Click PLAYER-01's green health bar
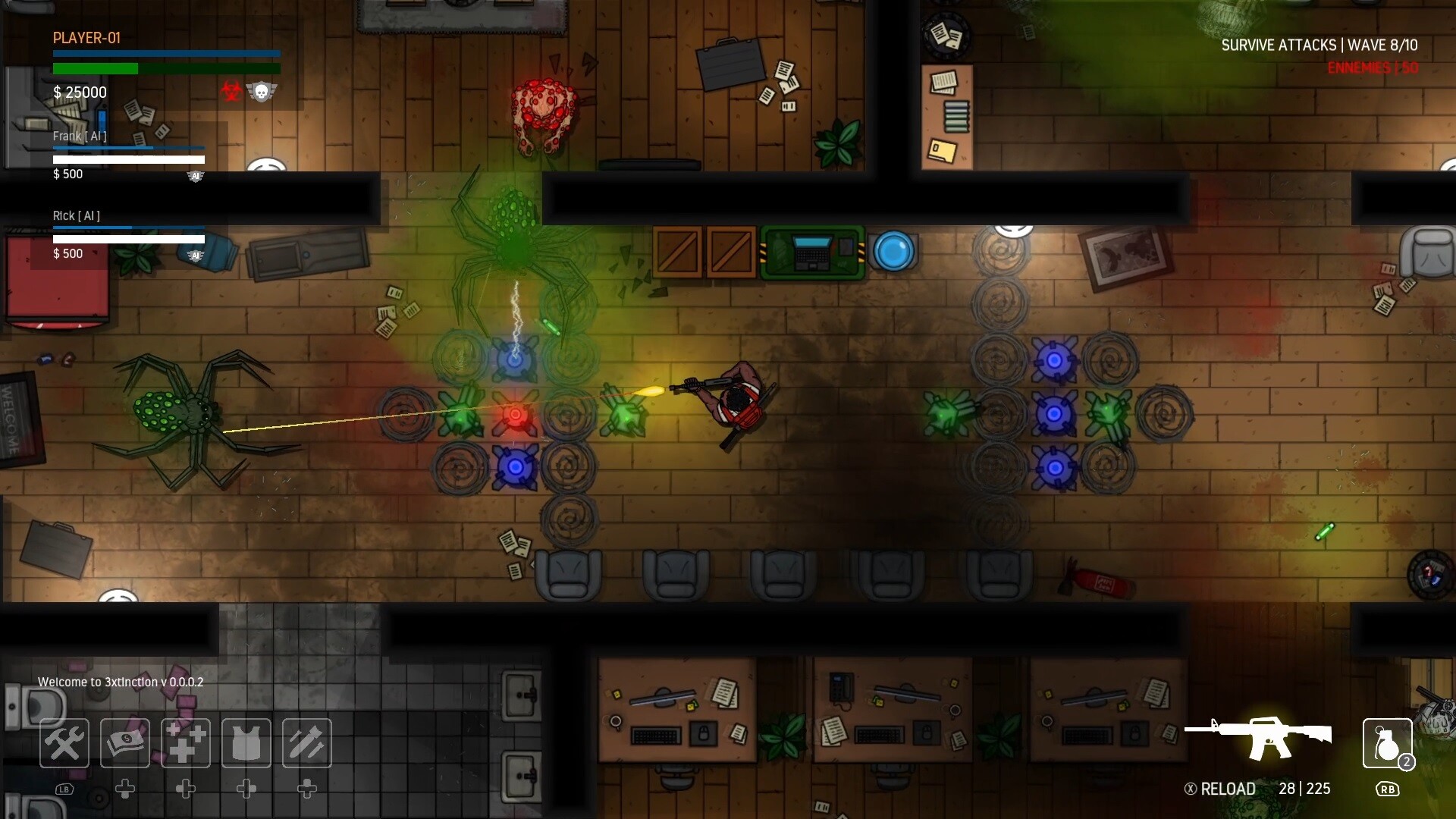This screenshot has width=1456, height=819. [95, 68]
